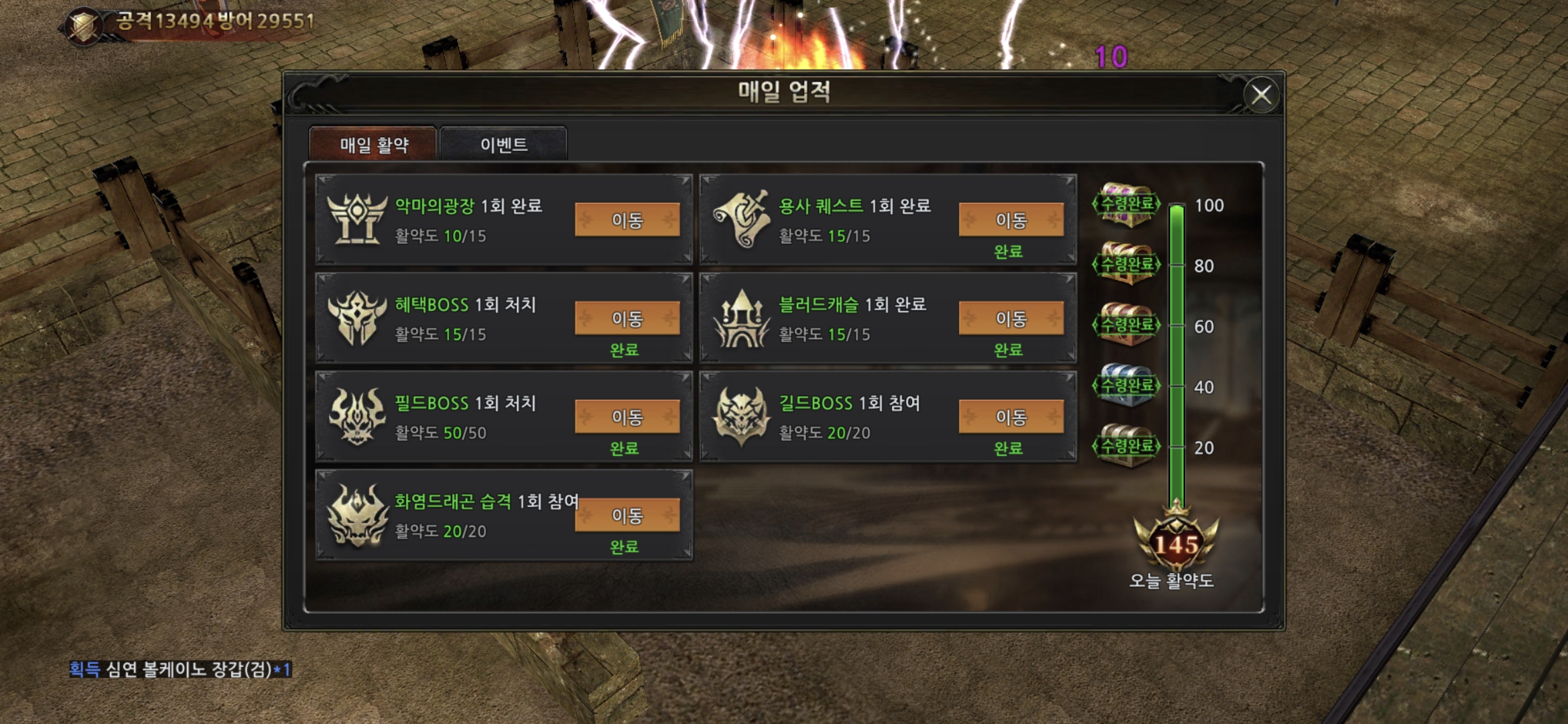Switch to the 이벤트 tab

coord(504,144)
